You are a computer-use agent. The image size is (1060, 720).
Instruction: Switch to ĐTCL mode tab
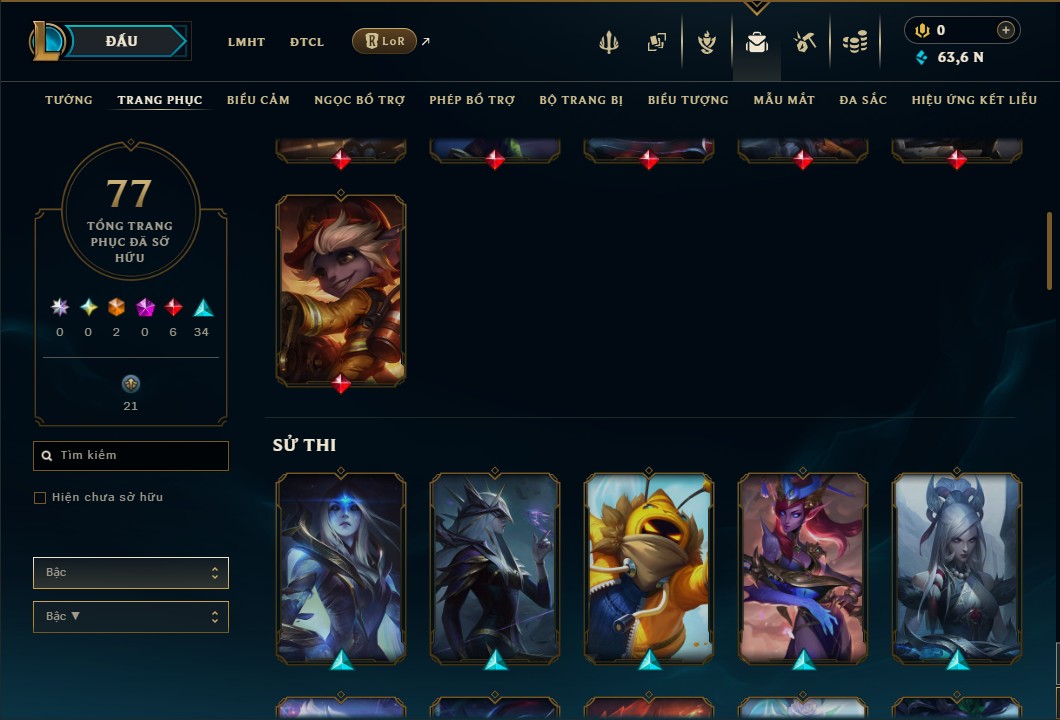pyautogui.click(x=307, y=42)
